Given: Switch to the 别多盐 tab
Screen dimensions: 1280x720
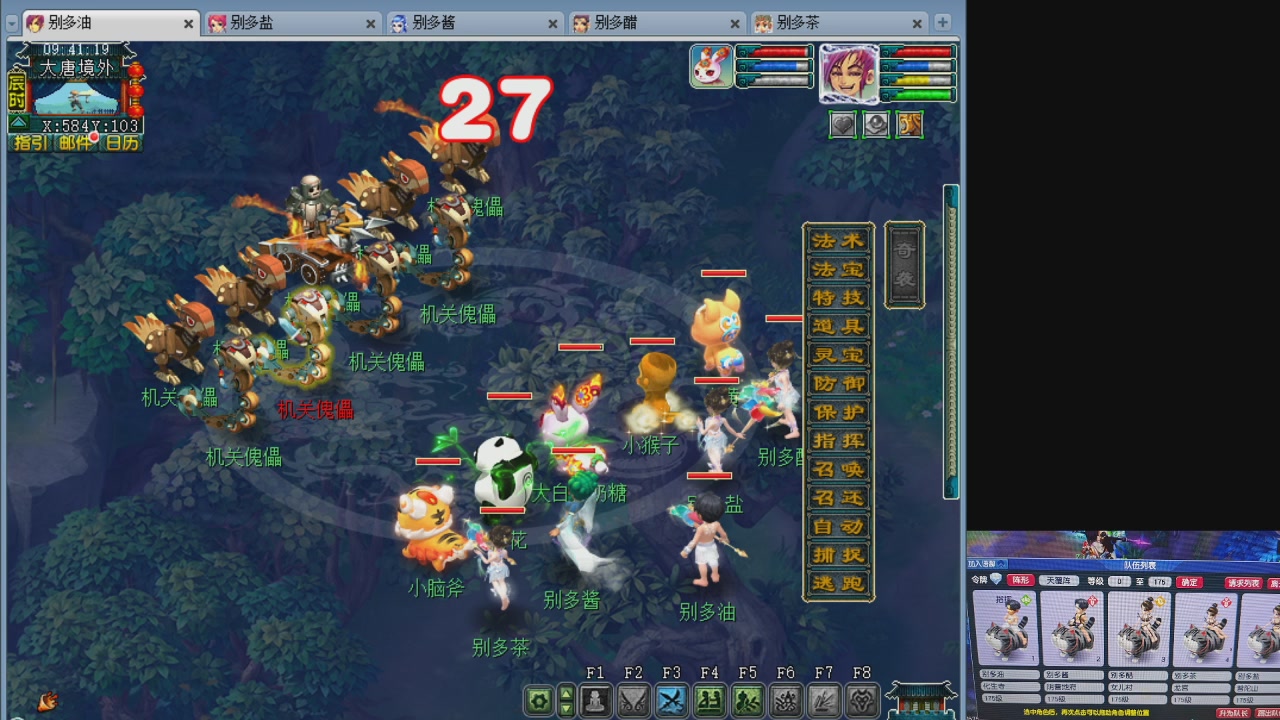Looking at the screenshot, I should tap(250, 22).
